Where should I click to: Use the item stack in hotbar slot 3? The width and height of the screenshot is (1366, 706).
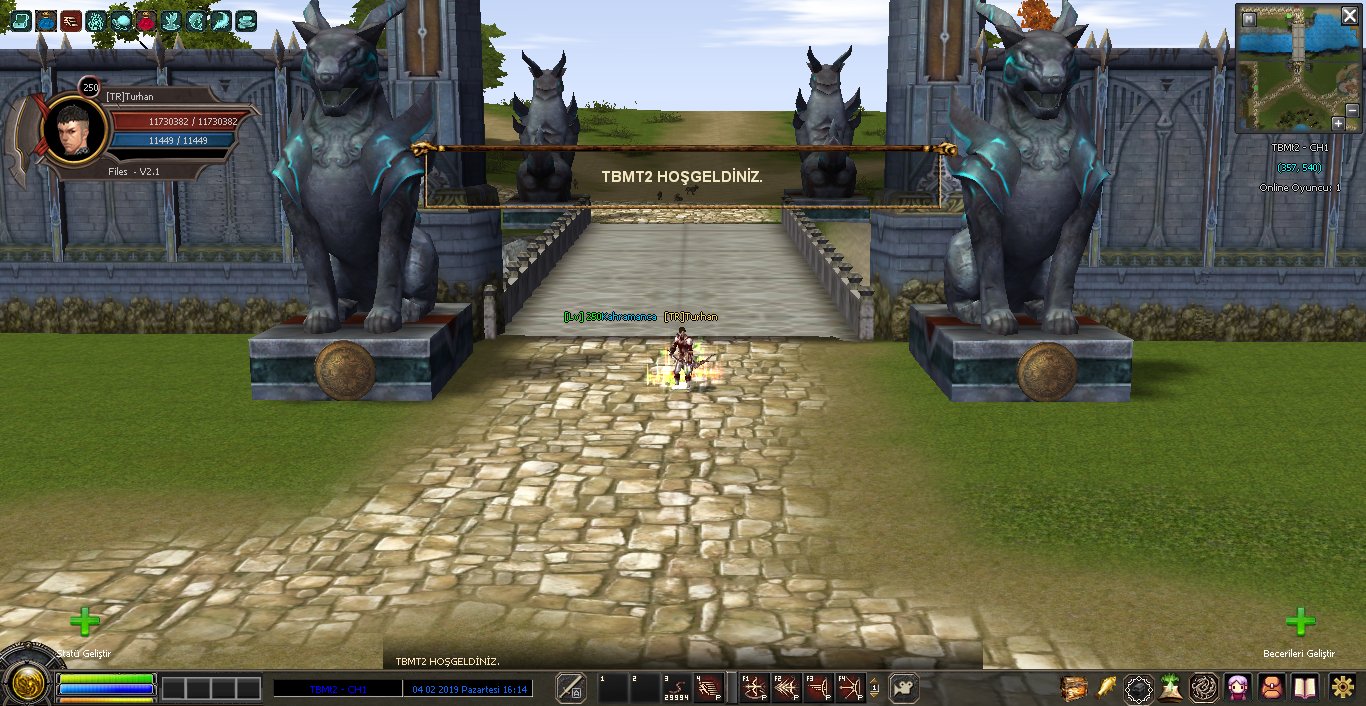click(677, 688)
